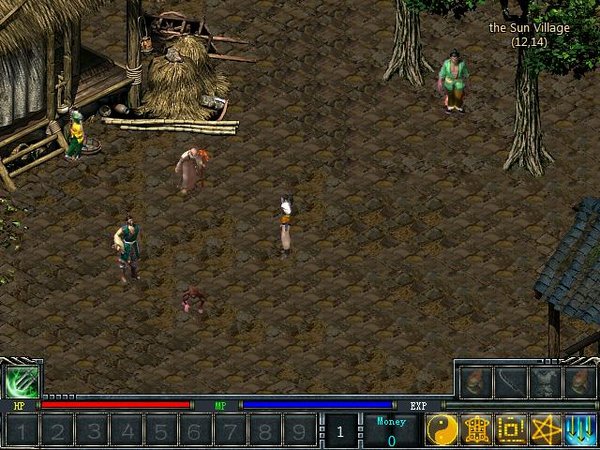Image resolution: width=600 pixels, height=450 pixels.
Task: Open the yin-yang symbol menu
Action: [441, 429]
